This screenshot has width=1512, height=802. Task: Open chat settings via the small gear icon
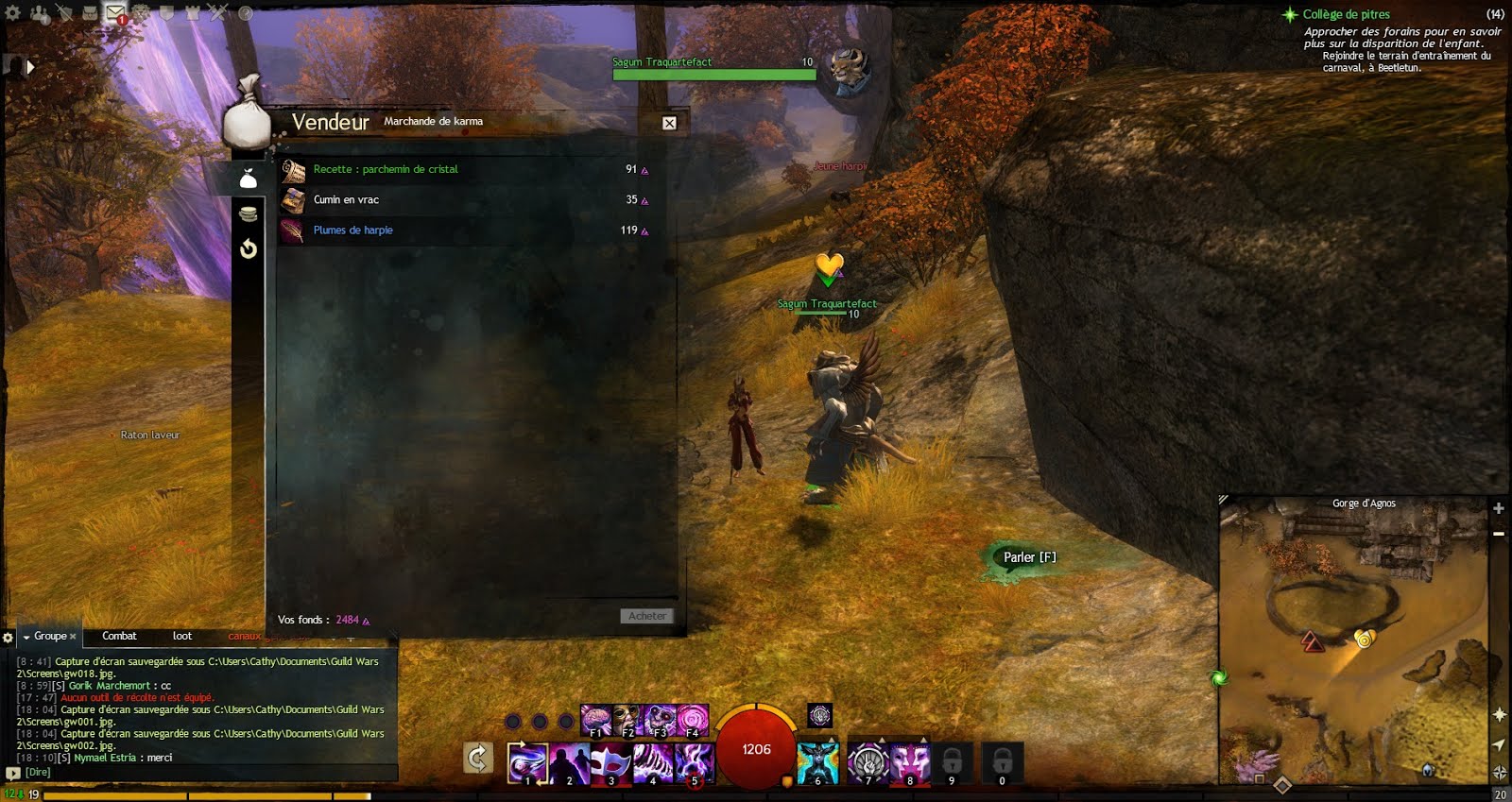[9, 636]
